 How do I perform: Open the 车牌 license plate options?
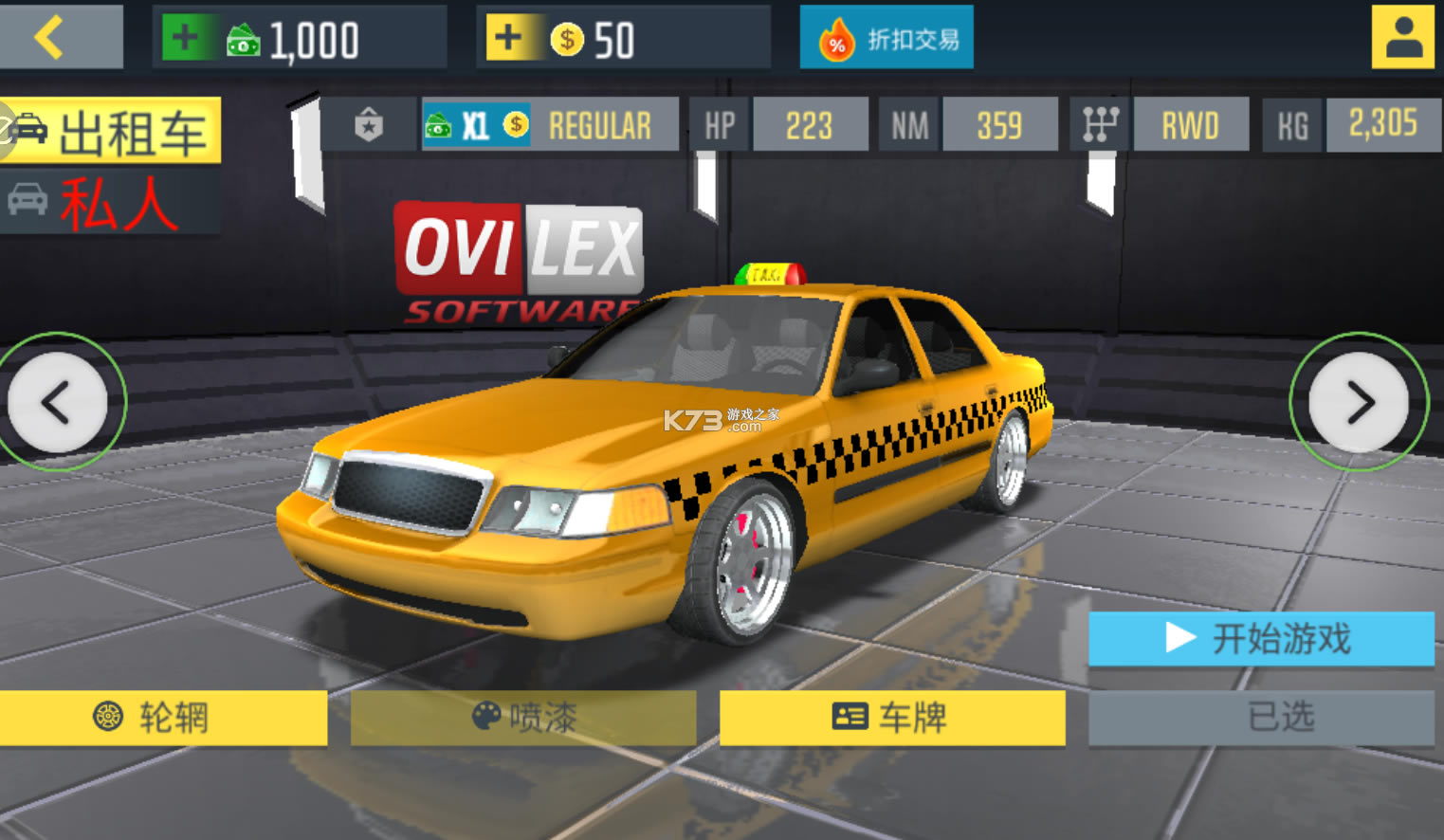(x=891, y=718)
